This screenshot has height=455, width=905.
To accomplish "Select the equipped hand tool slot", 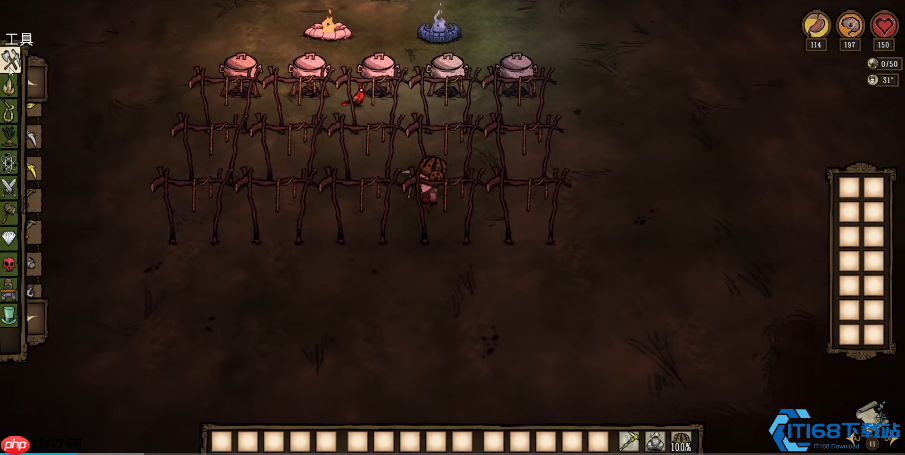I will [629, 441].
